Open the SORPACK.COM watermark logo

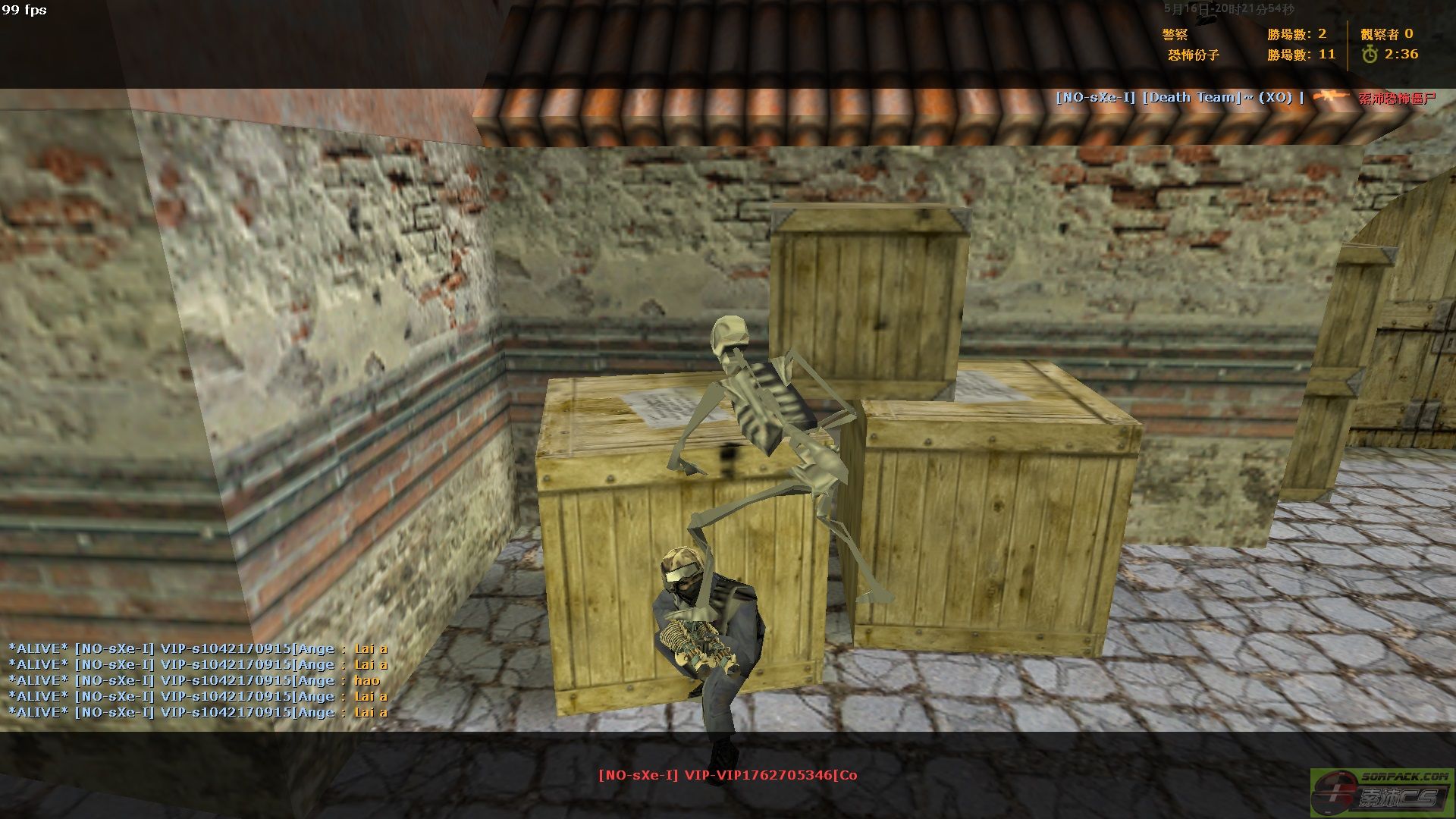pos(1381,792)
